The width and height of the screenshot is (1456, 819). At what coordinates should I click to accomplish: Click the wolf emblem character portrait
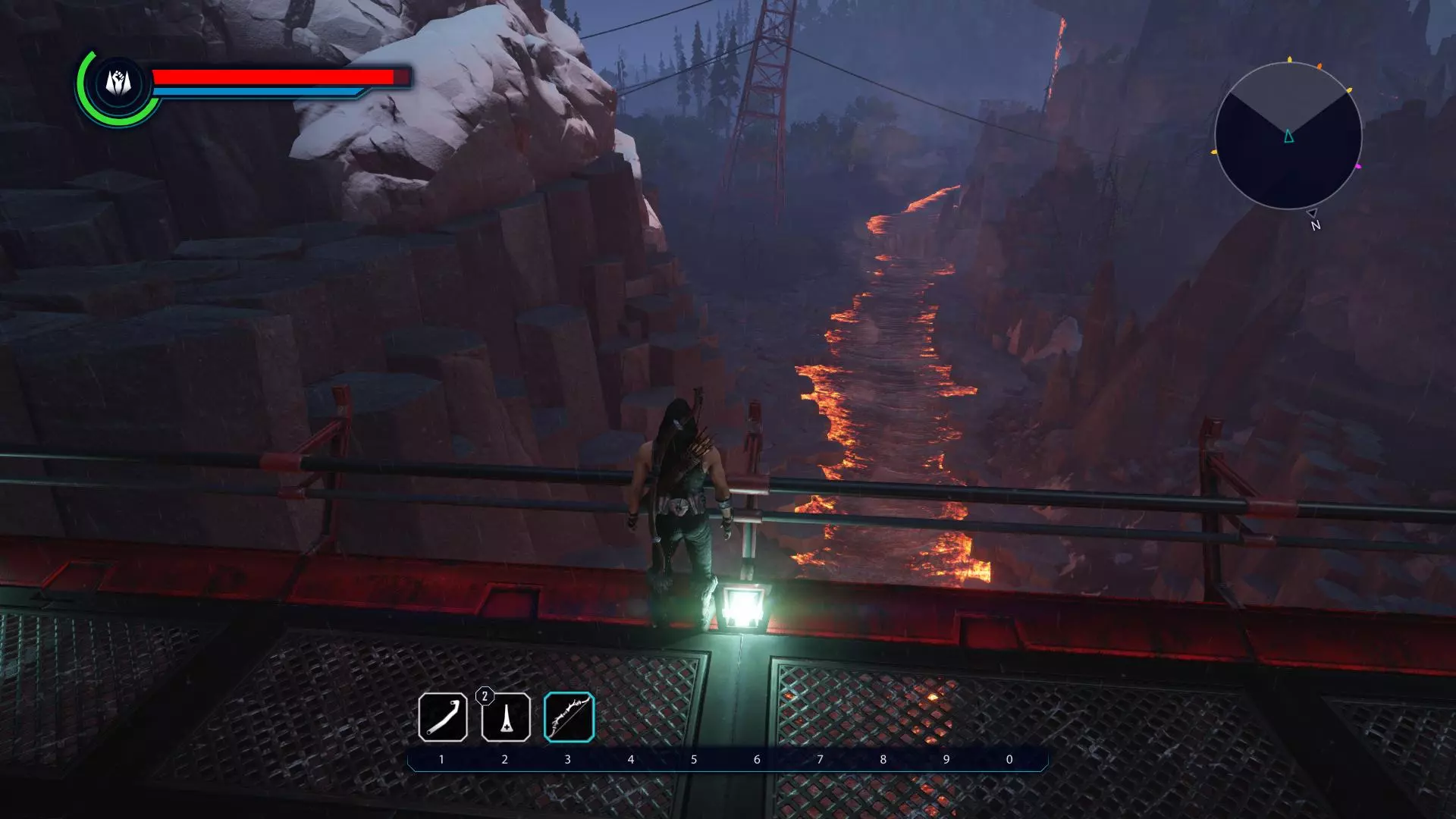[x=118, y=83]
